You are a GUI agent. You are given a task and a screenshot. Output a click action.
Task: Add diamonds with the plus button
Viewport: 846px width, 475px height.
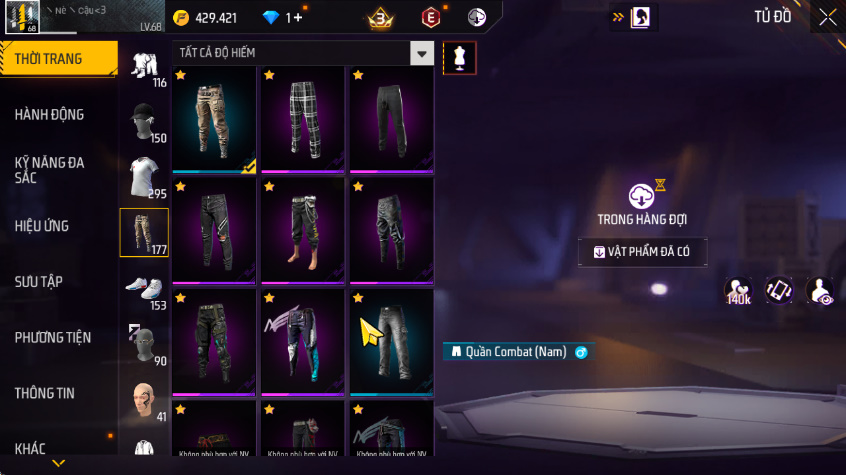(297, 18)
